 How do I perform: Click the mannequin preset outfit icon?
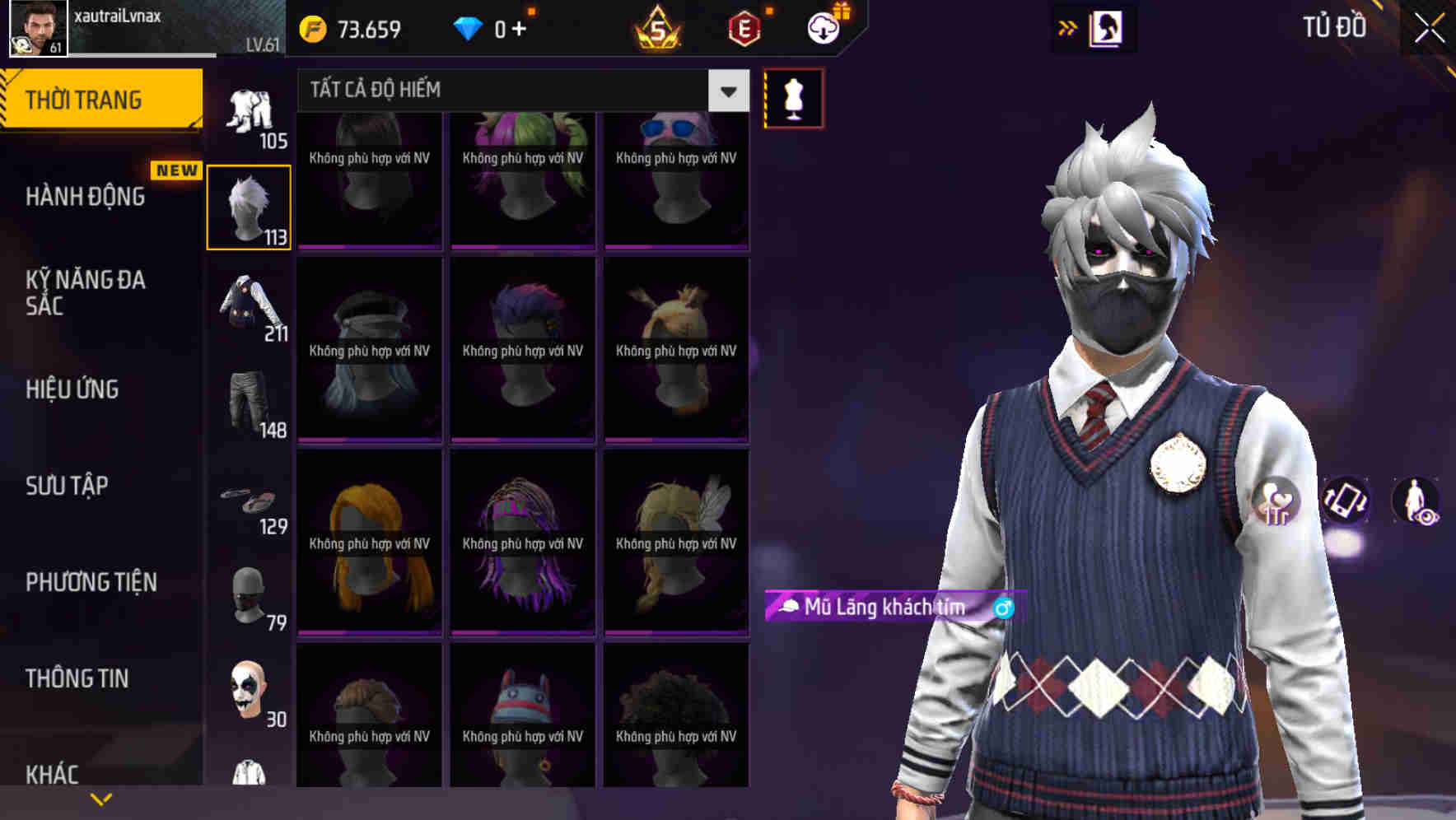[792, 97]
